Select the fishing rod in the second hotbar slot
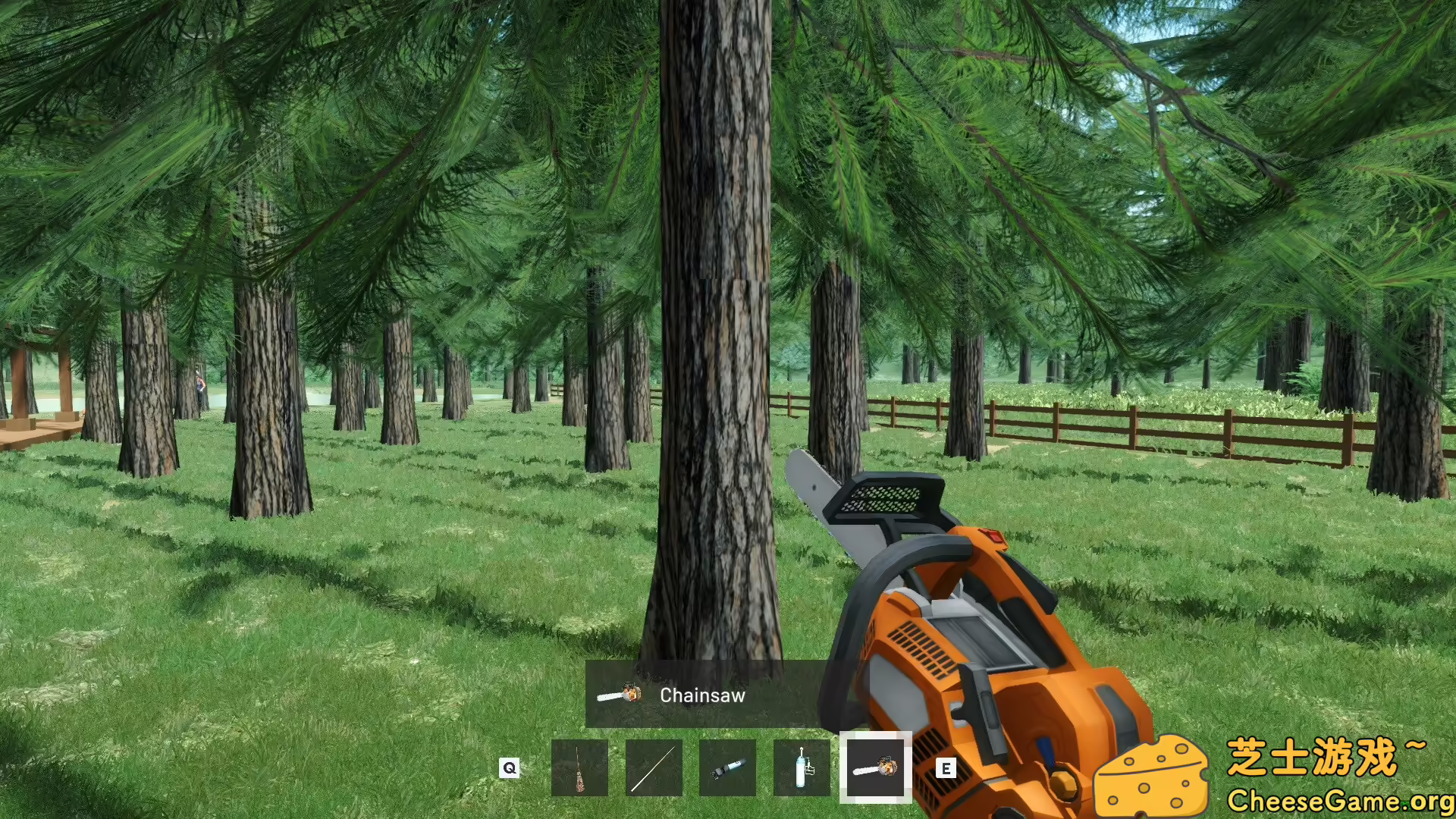This screenshot has height=819, width=1456. (x=653, y=766)
